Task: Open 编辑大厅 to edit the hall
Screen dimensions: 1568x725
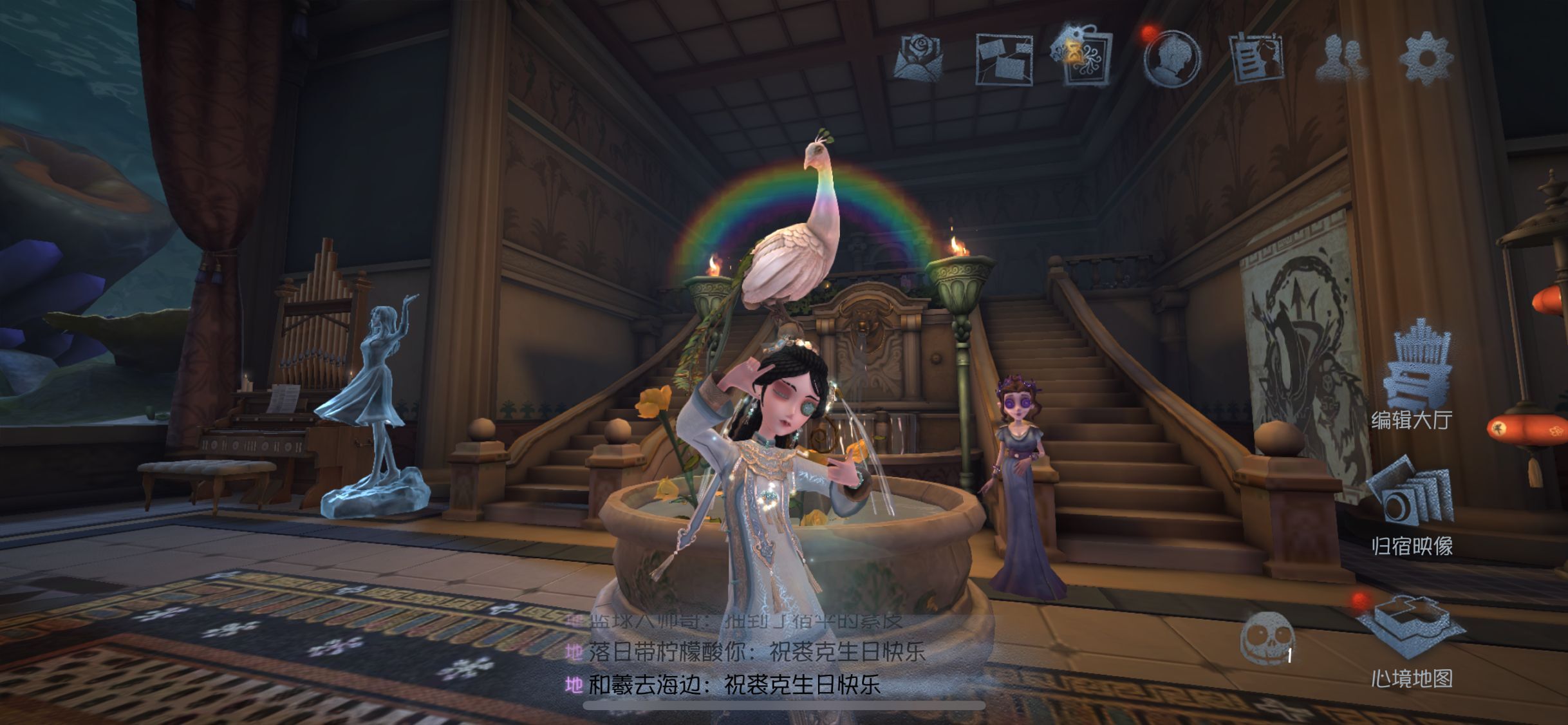Action: [x=1413, y=380]
